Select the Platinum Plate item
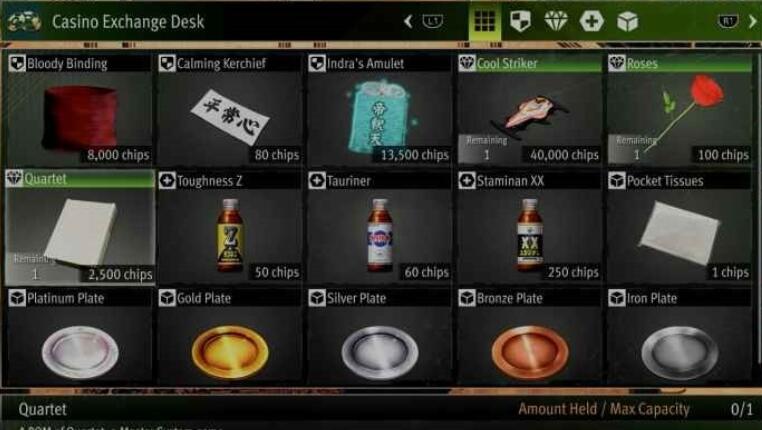 click(79, 340)
